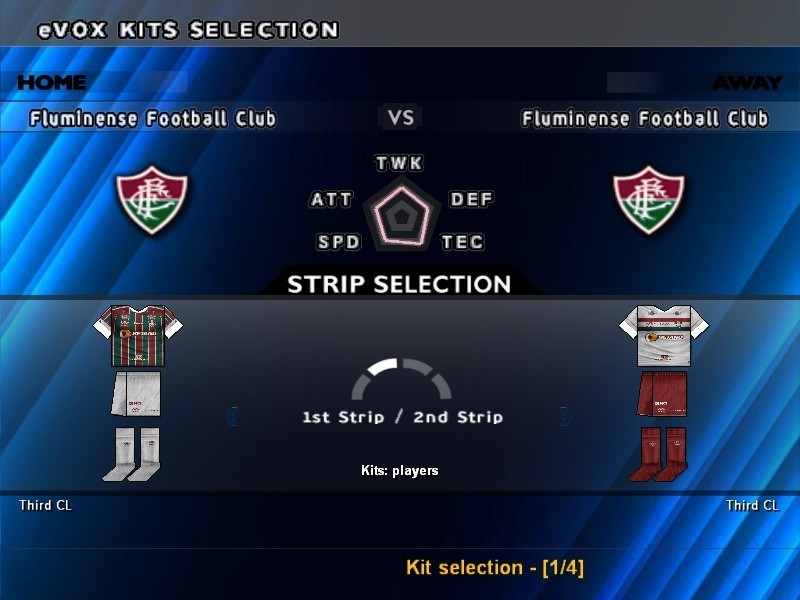800x600 pixels.
Task: Choose the away team's white shirt
Action: pos(664,336)
